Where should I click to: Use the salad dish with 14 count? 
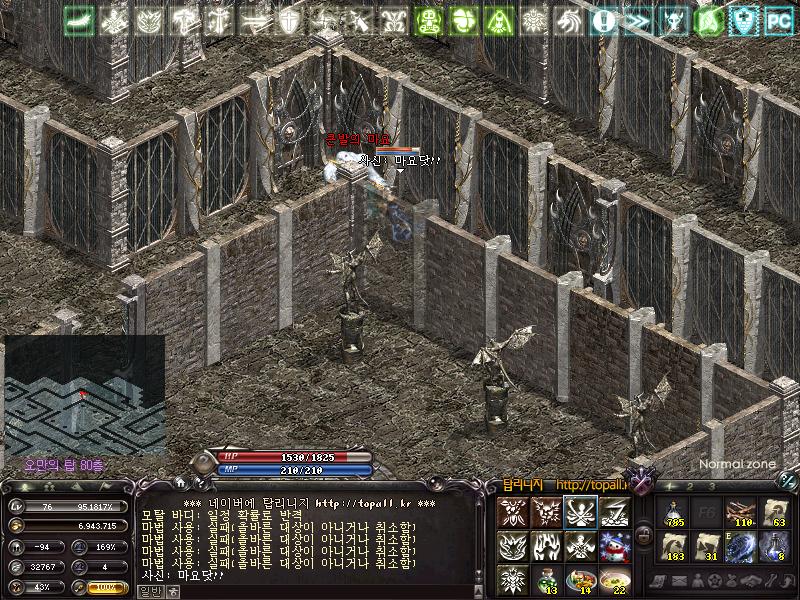pyautogui.click(x=580, y=579)
